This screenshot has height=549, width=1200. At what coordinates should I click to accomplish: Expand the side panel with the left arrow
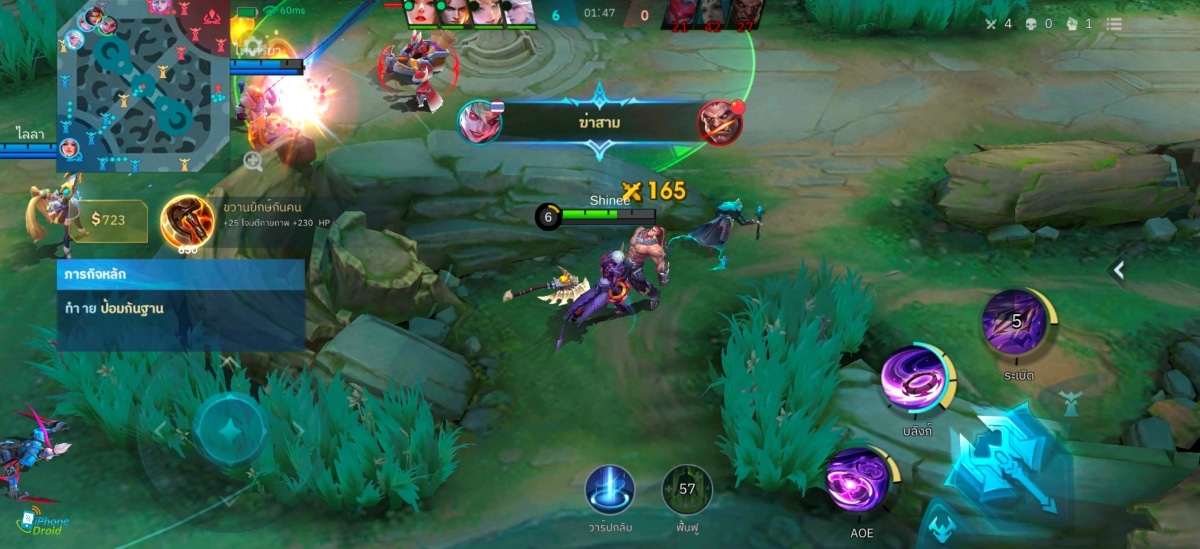coord(1118,270)
